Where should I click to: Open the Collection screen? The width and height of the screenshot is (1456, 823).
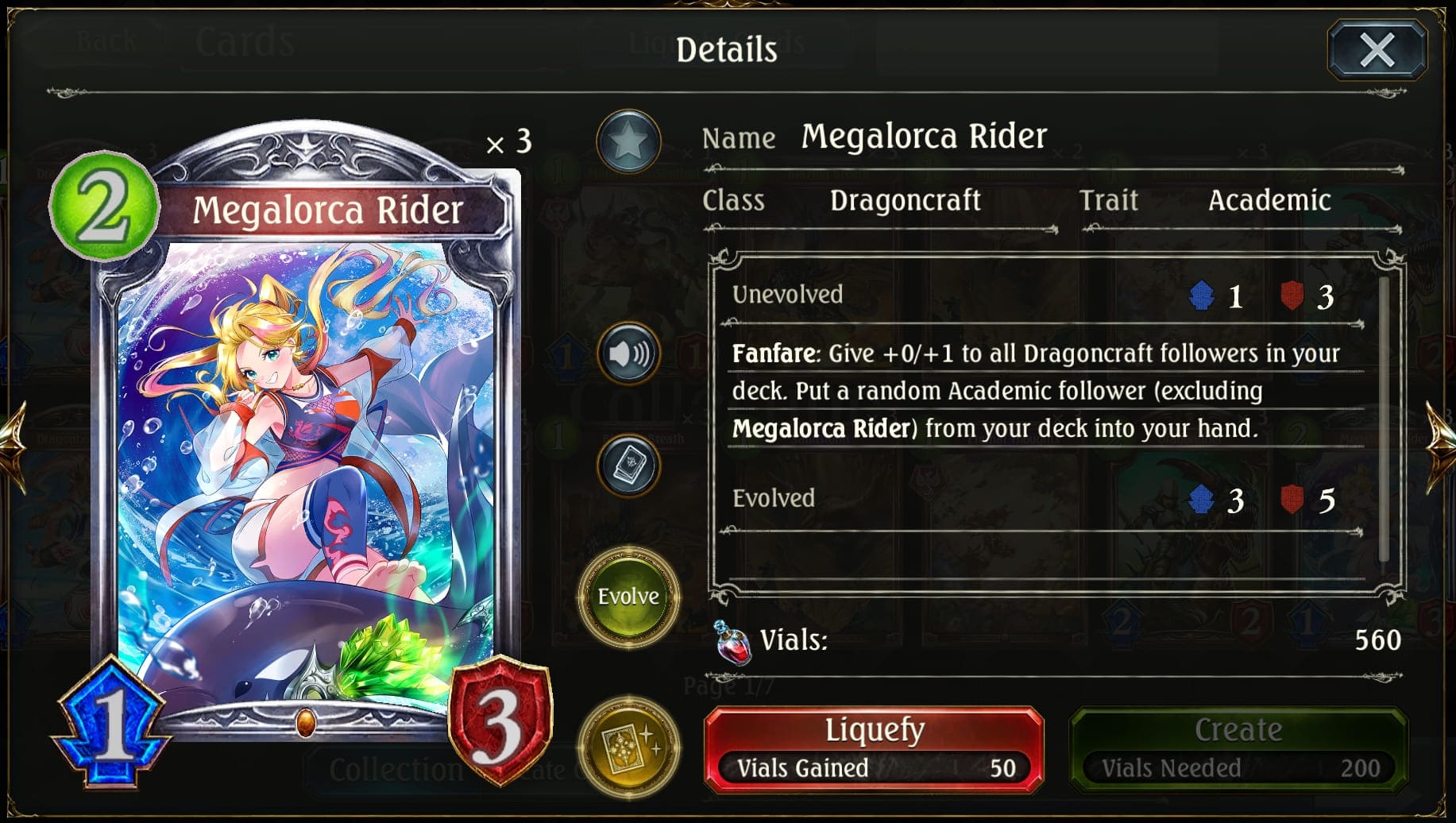pos(394,767)
